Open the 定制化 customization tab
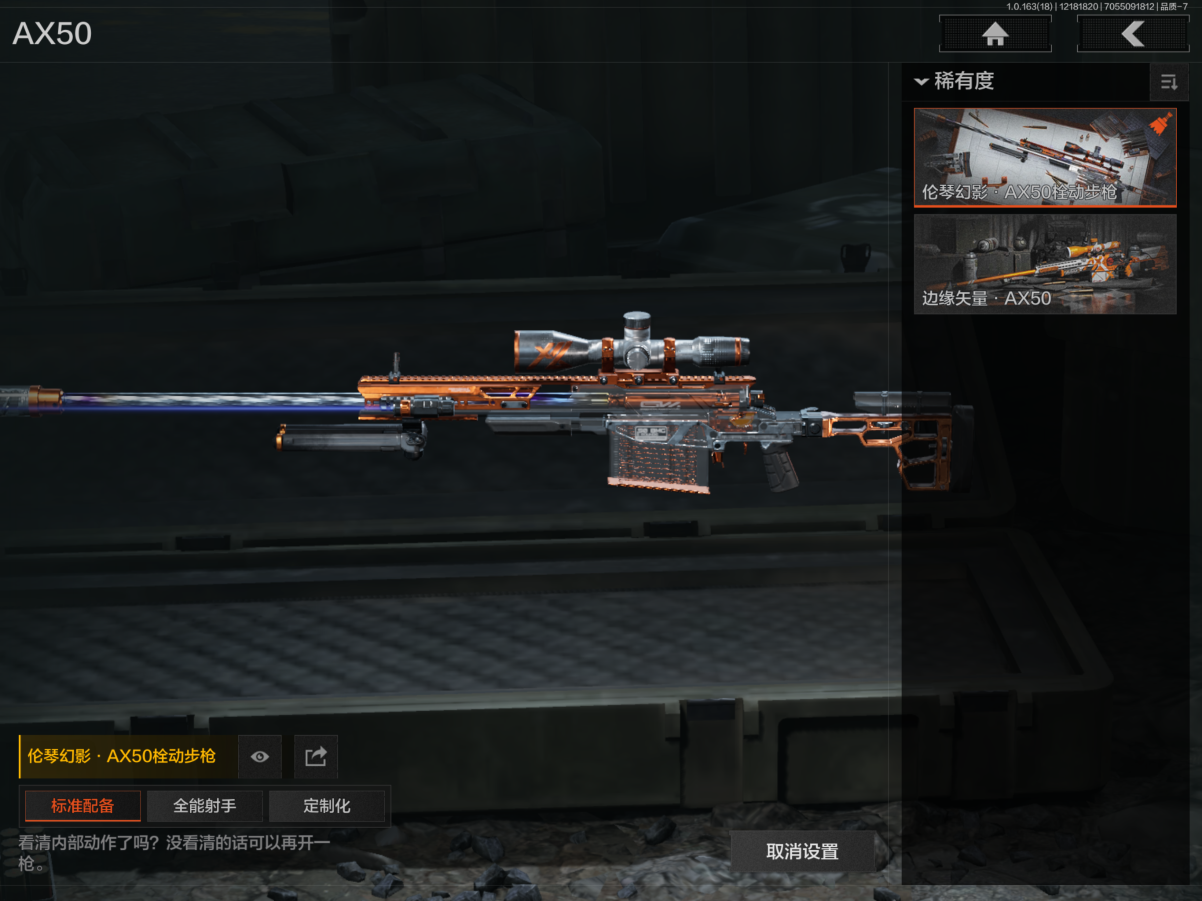The width and height of the screenshot is (1202, 901). coord(327,806)
